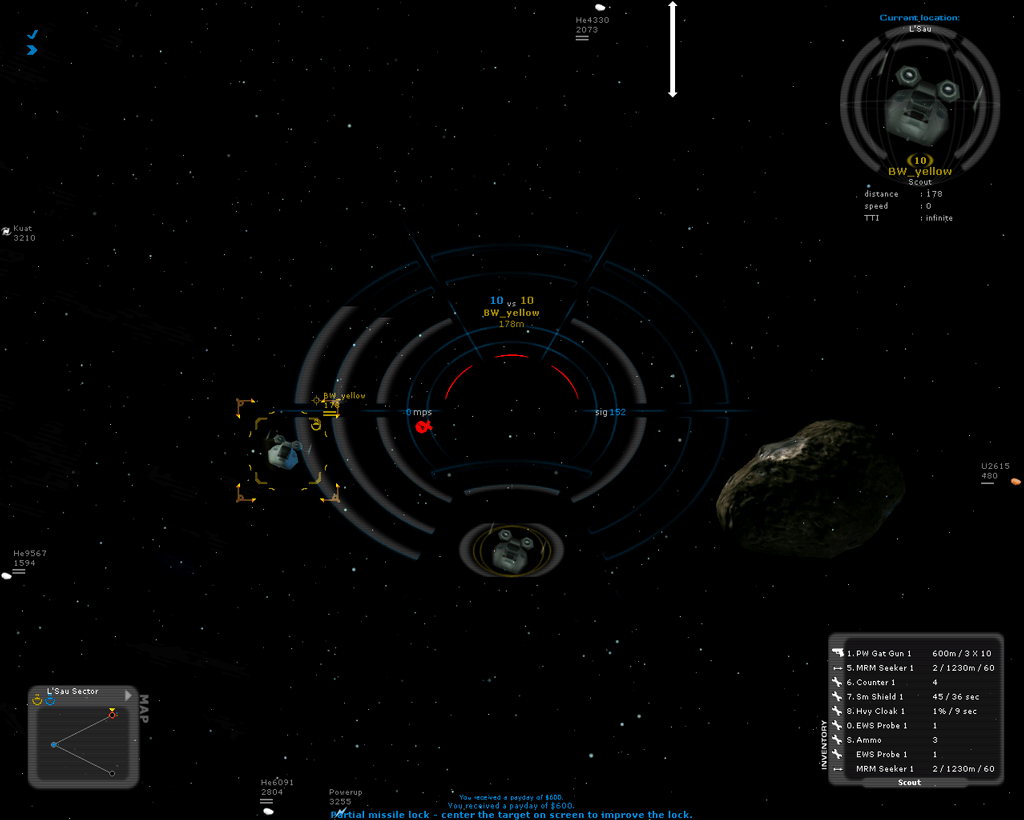Select the red-outlined sector node on the minimap
Image resolution: width=1024 pixels, height=820 pixels.
[112, 715]
